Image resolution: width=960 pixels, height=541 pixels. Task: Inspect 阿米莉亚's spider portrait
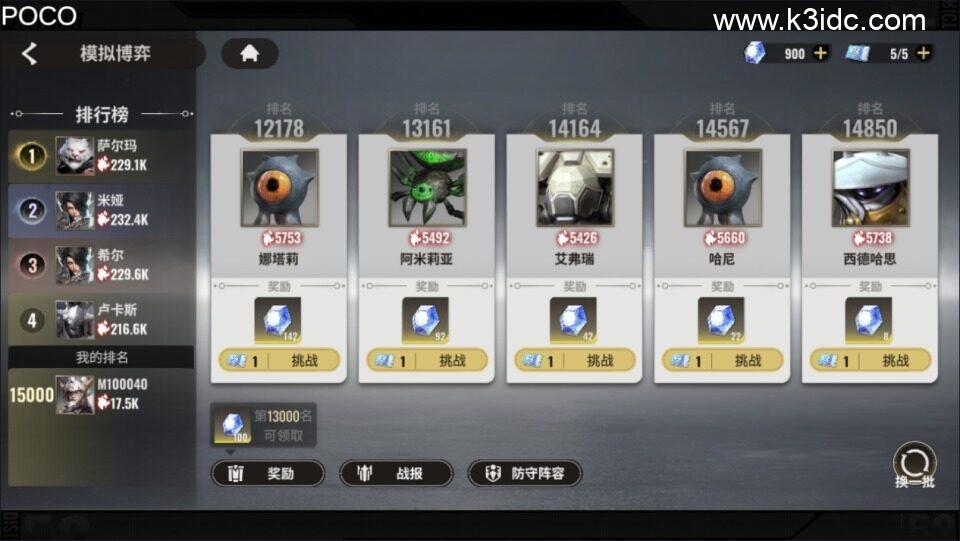coord(427,188)
